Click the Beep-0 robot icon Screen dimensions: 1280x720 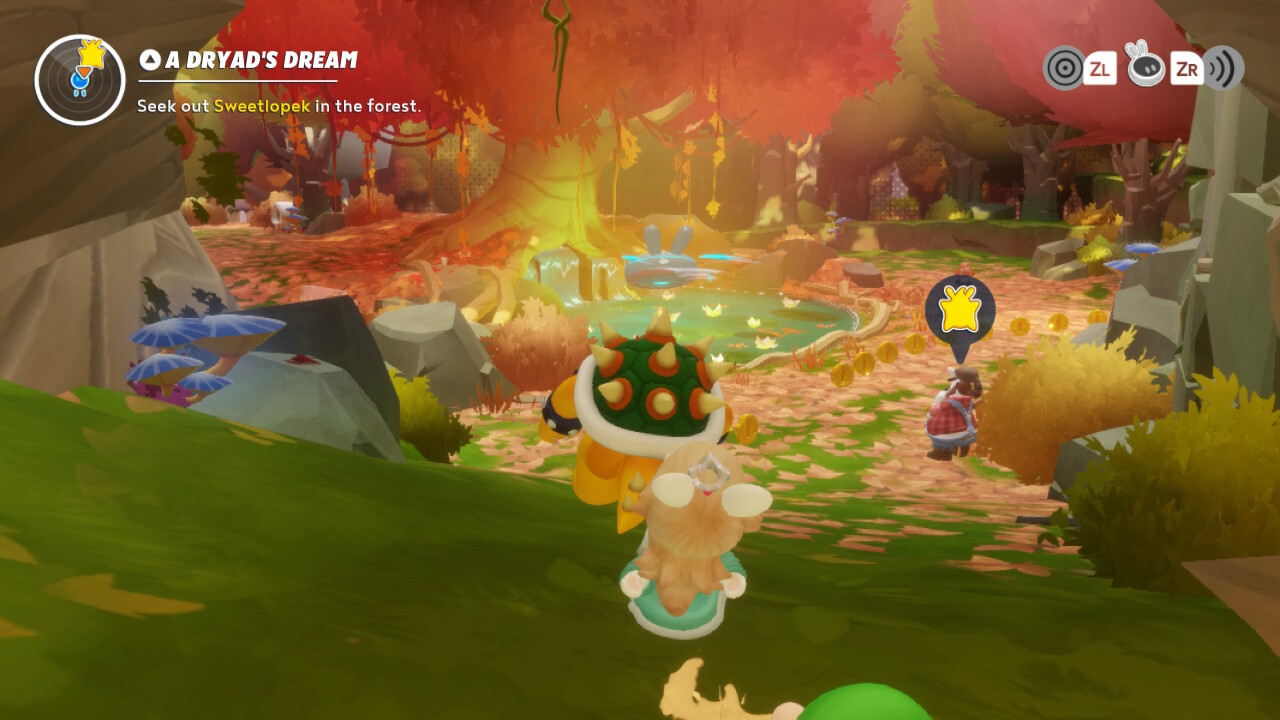[1145, 66]
